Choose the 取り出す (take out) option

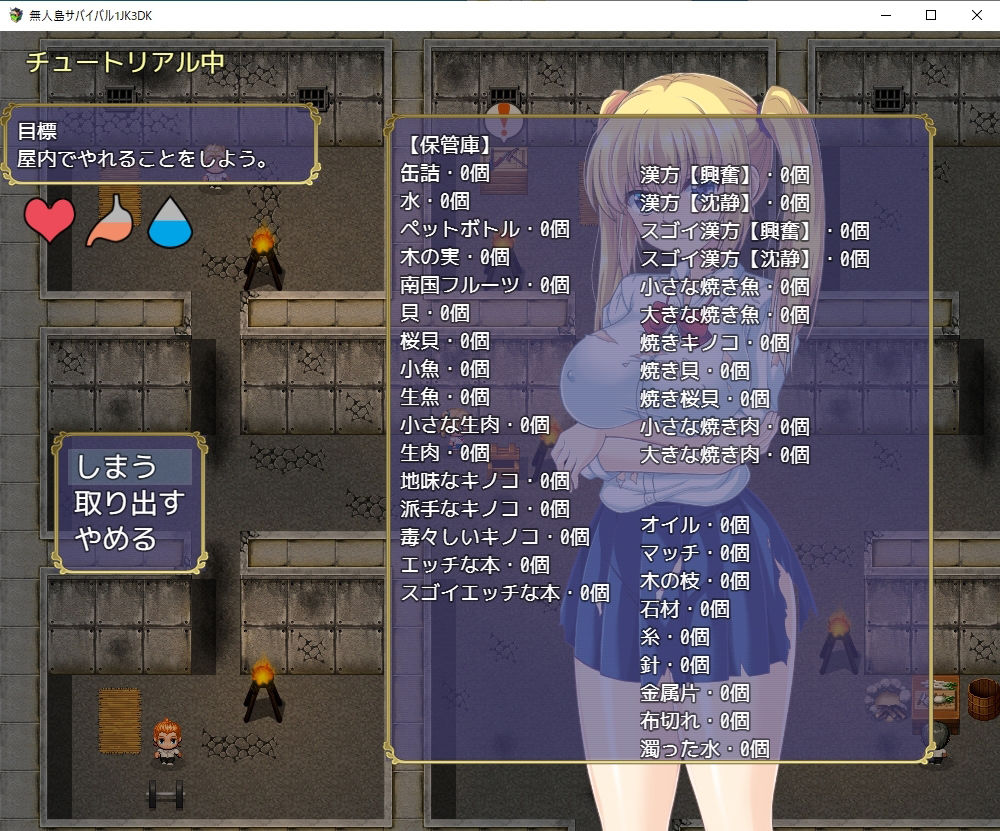[x=129, y=503]
